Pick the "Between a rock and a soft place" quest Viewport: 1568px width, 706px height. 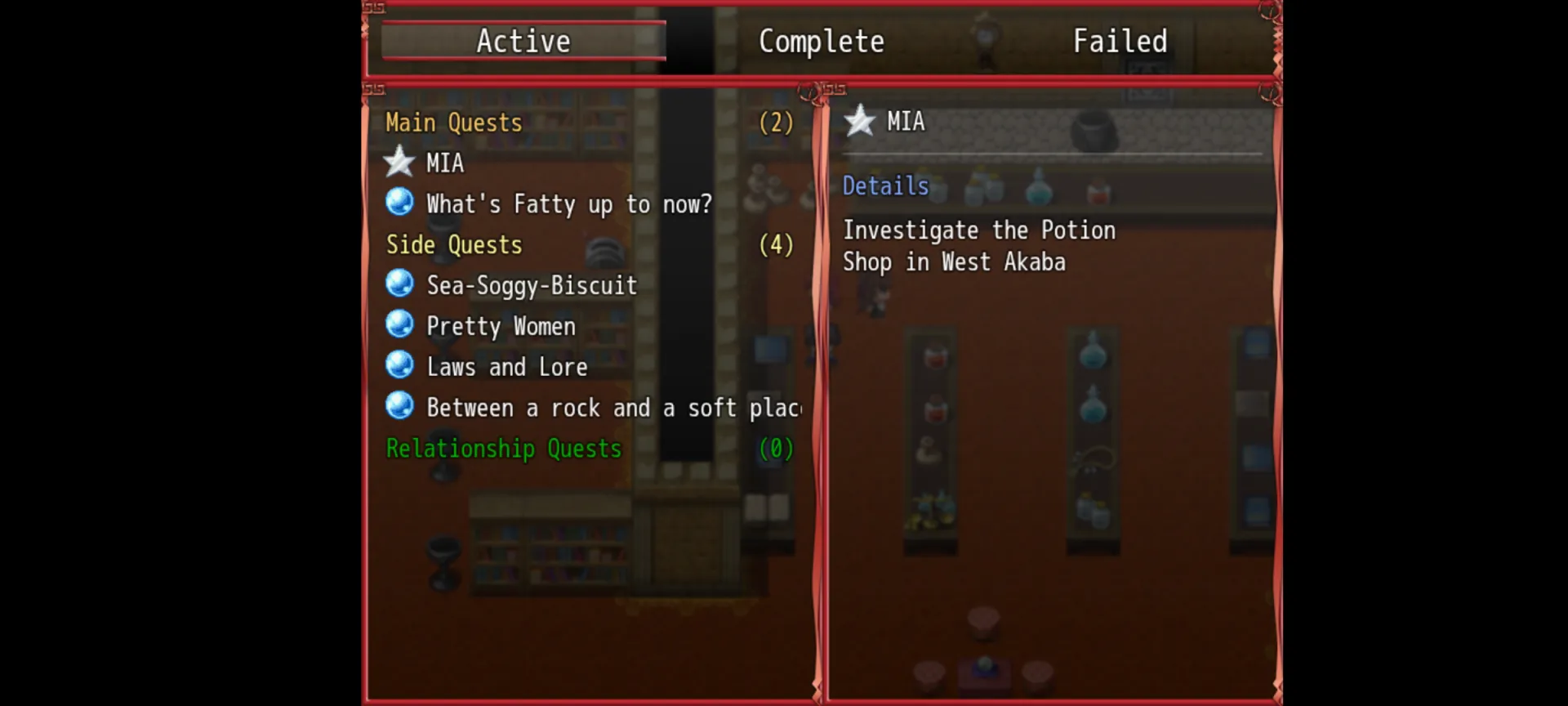(612, 408)
